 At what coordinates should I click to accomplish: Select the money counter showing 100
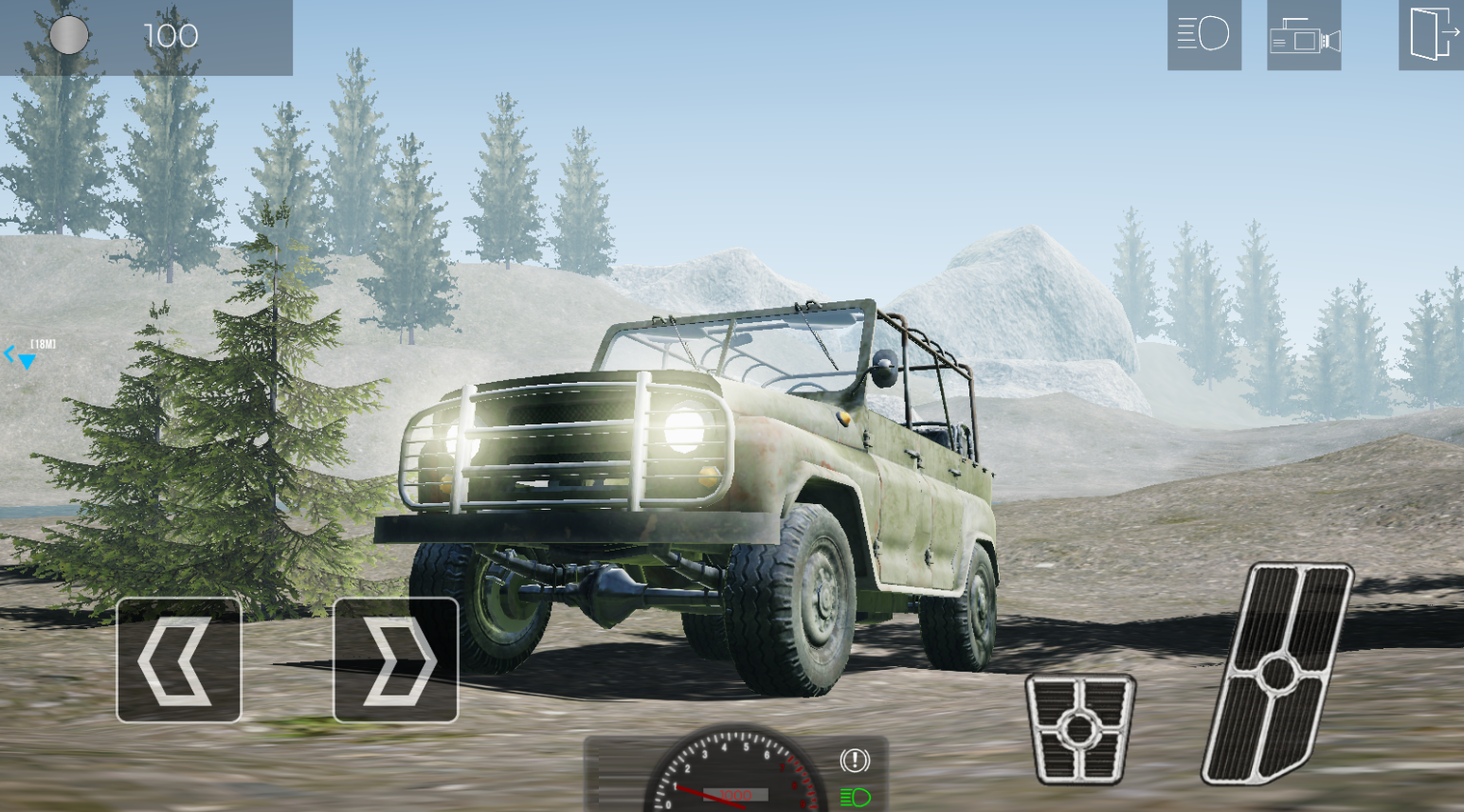(171, 36)
